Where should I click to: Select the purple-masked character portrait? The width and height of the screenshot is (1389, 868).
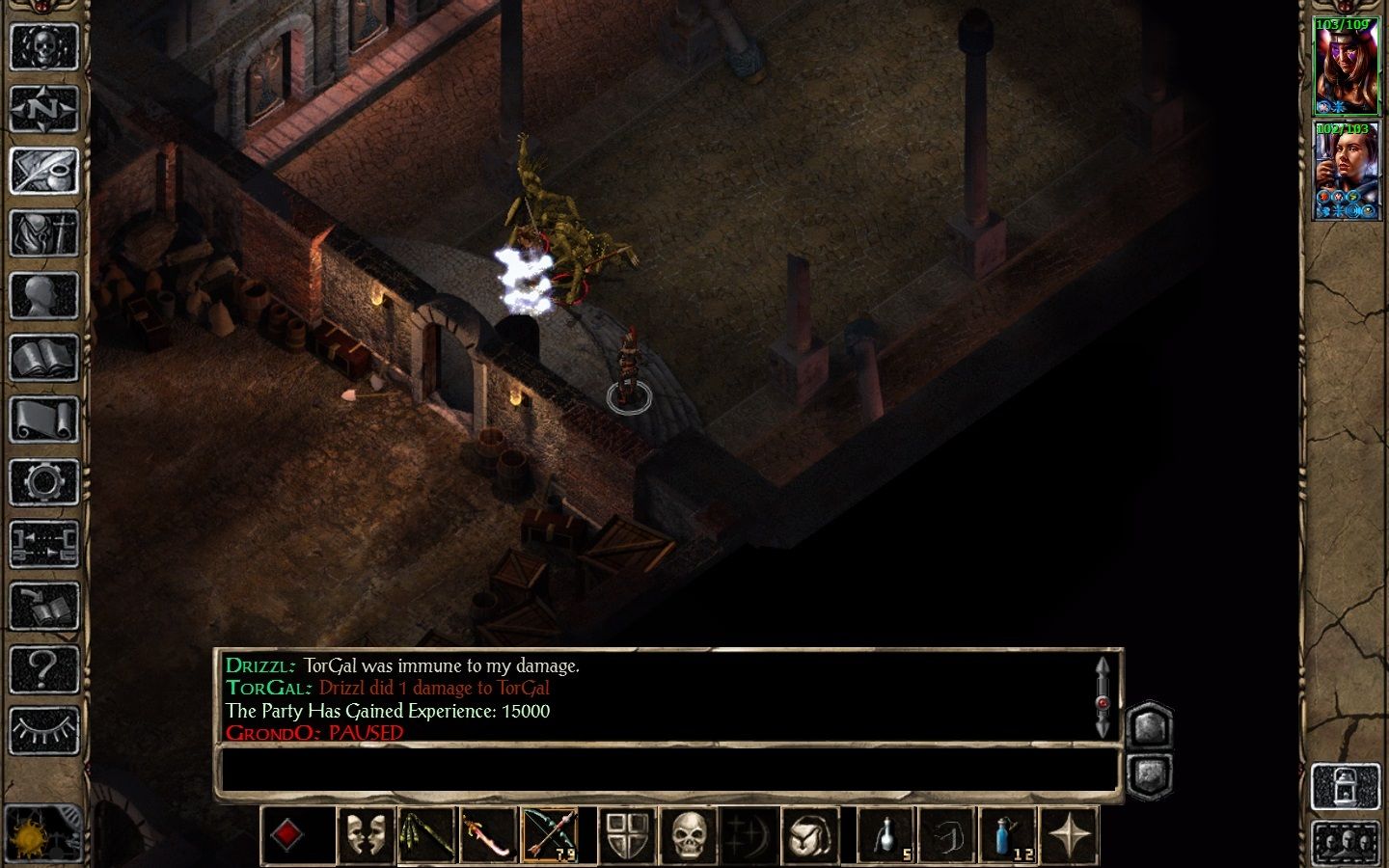(x=1346, y=65)
